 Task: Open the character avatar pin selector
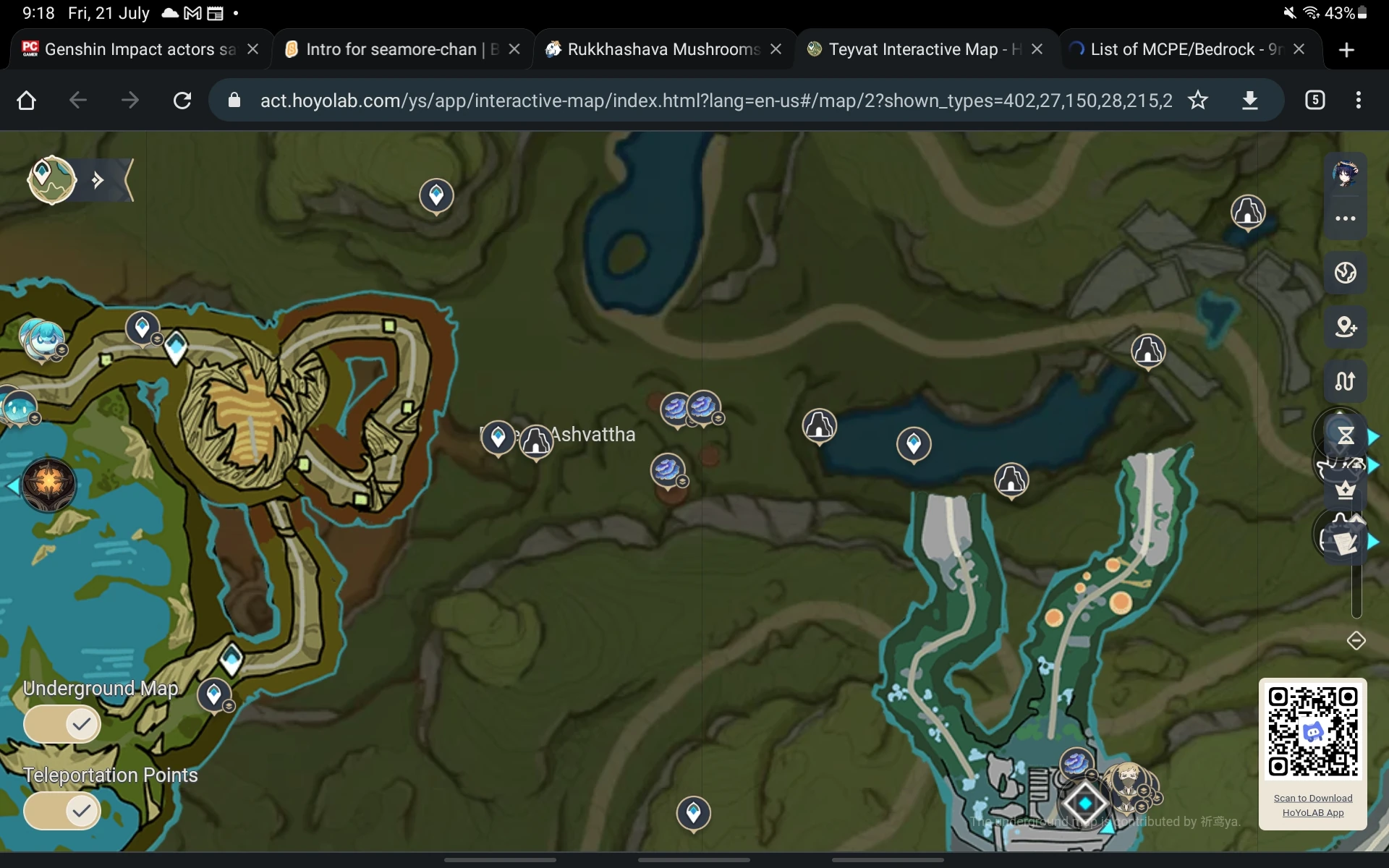[1347, 174]
